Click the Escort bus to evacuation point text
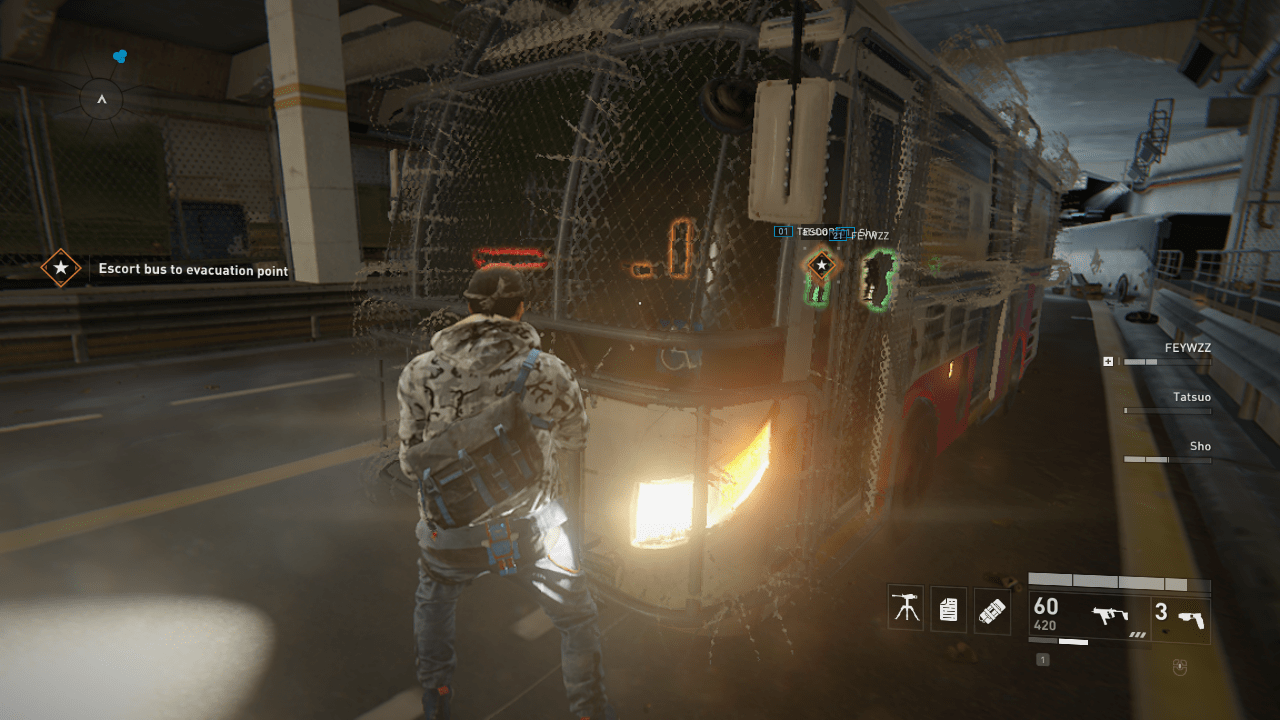Image resolution: width=1280 pixels, height=720 pixels. pos(192,270)
